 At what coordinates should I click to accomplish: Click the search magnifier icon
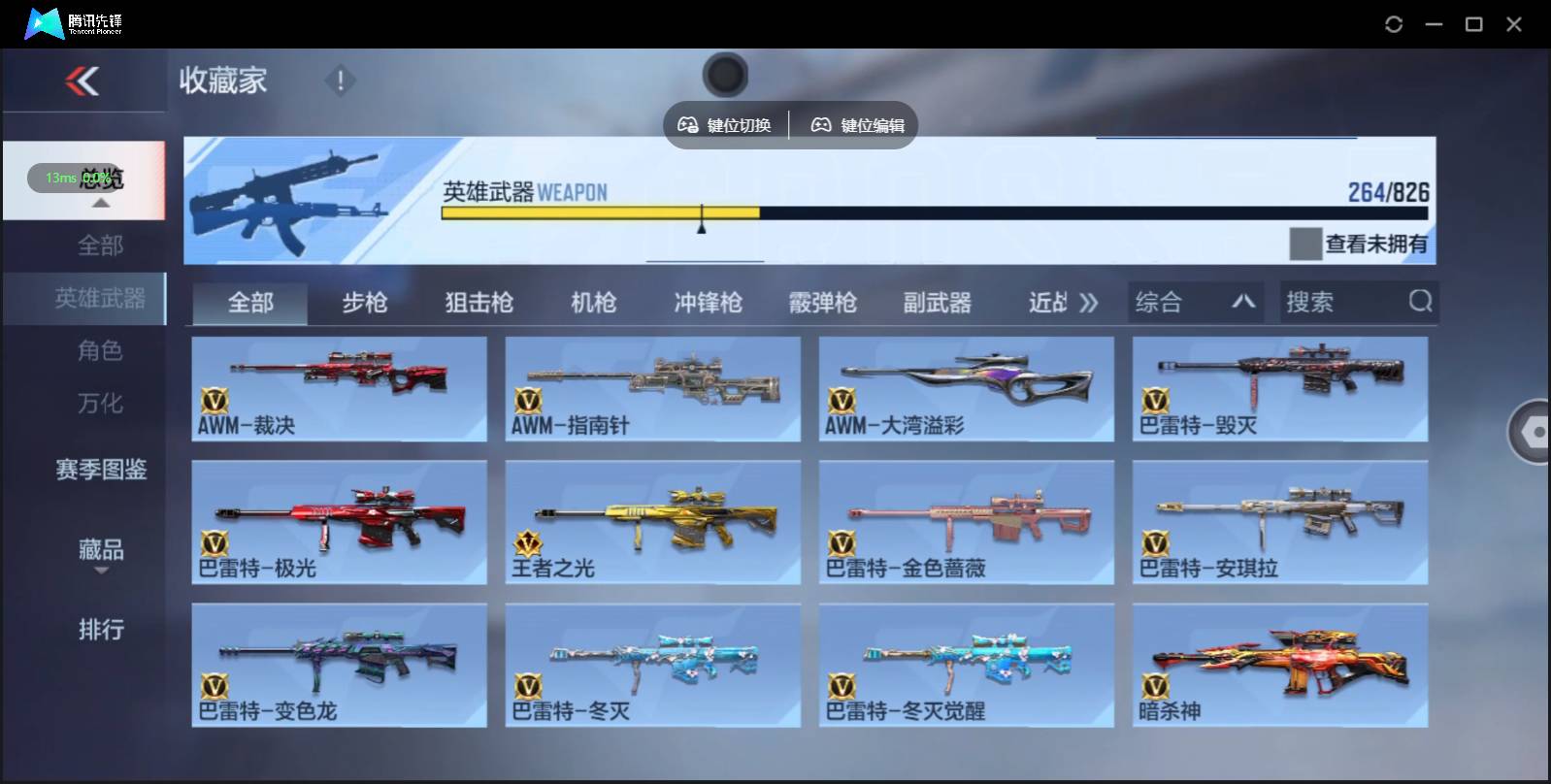(1421, 302)
